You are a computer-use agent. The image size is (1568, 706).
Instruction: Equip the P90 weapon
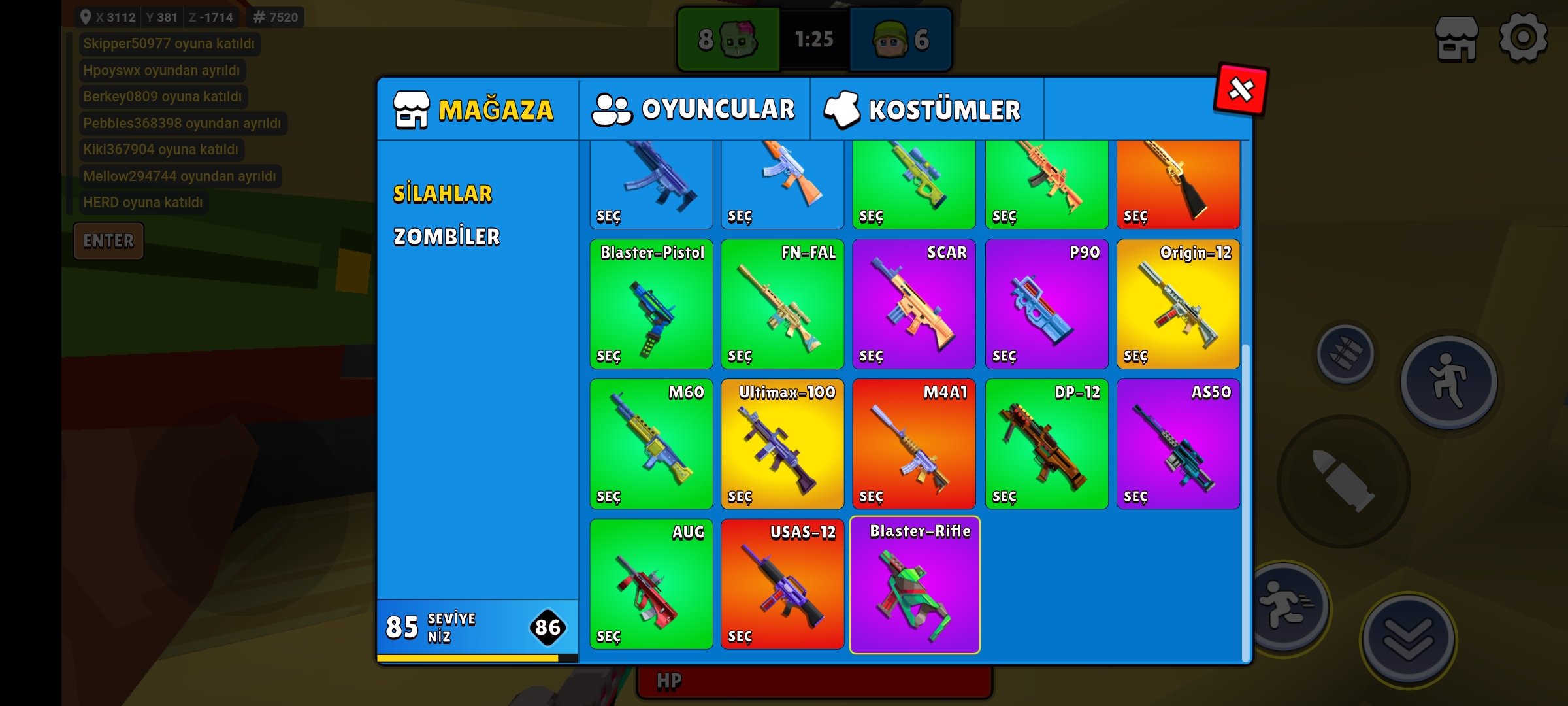pos(1046,305)
